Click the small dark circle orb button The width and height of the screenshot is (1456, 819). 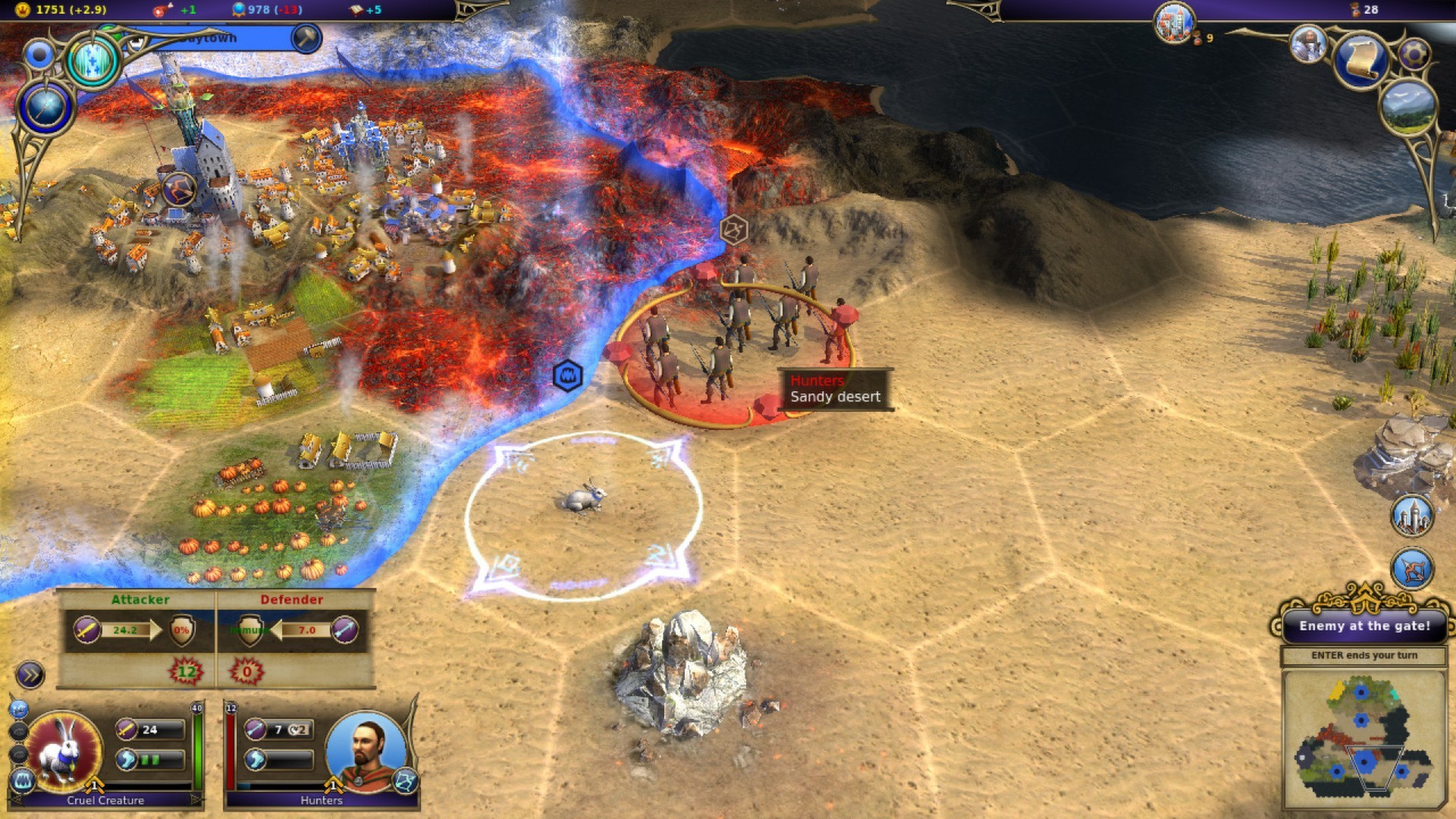(x=39, y=55)
